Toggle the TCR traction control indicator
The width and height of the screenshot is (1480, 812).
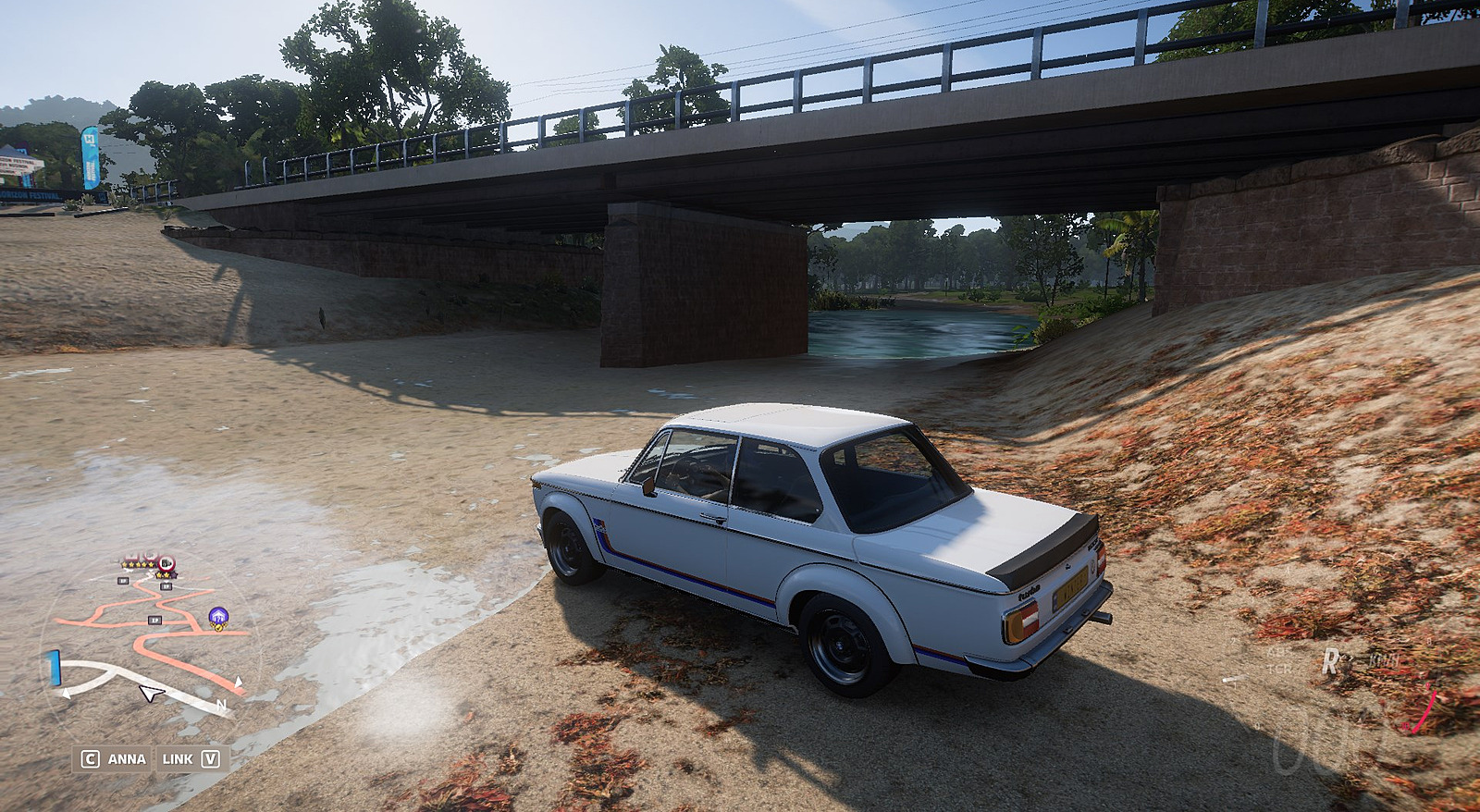point(1279,668)
